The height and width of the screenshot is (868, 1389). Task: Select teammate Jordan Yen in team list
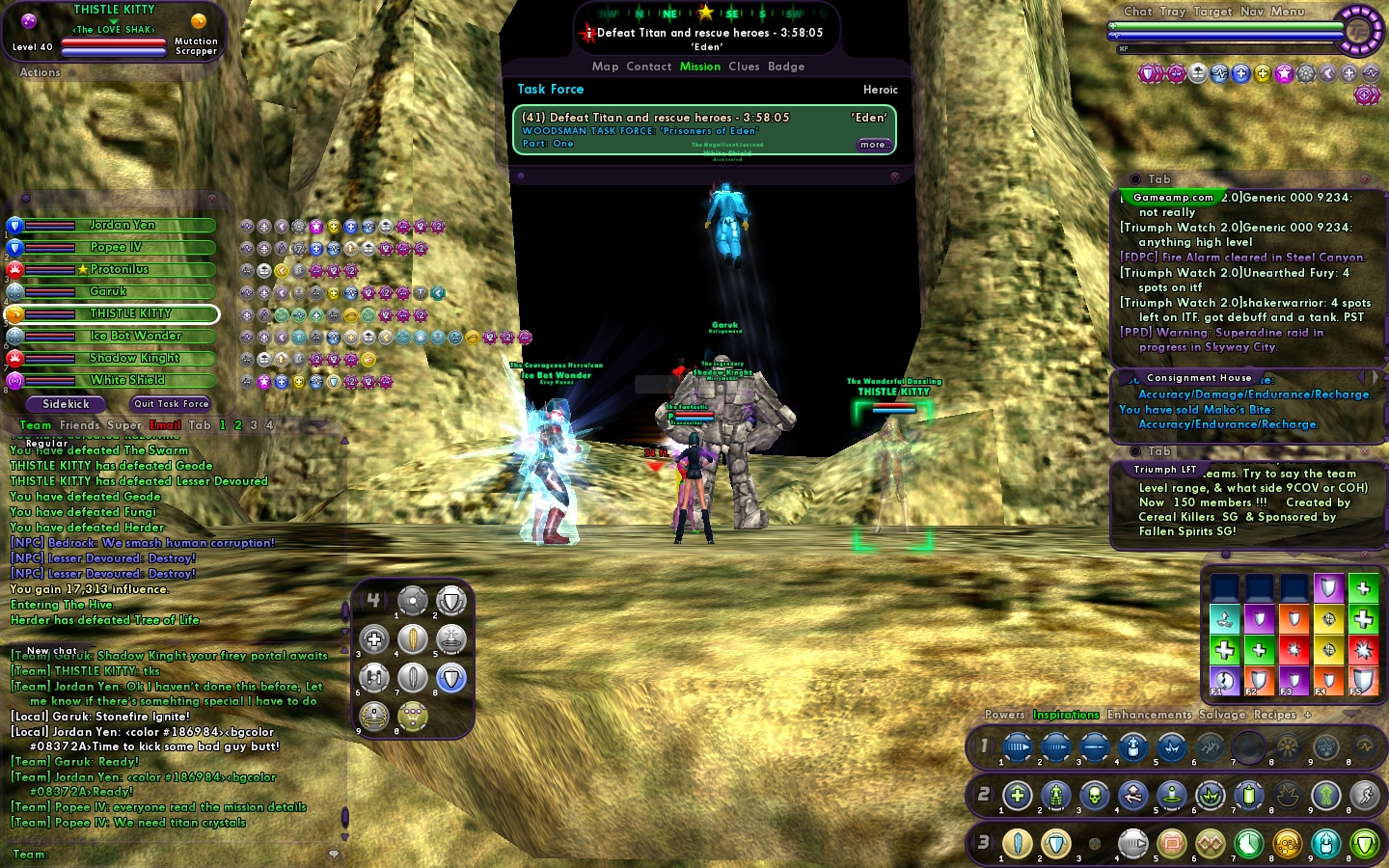tap(122, 226)
